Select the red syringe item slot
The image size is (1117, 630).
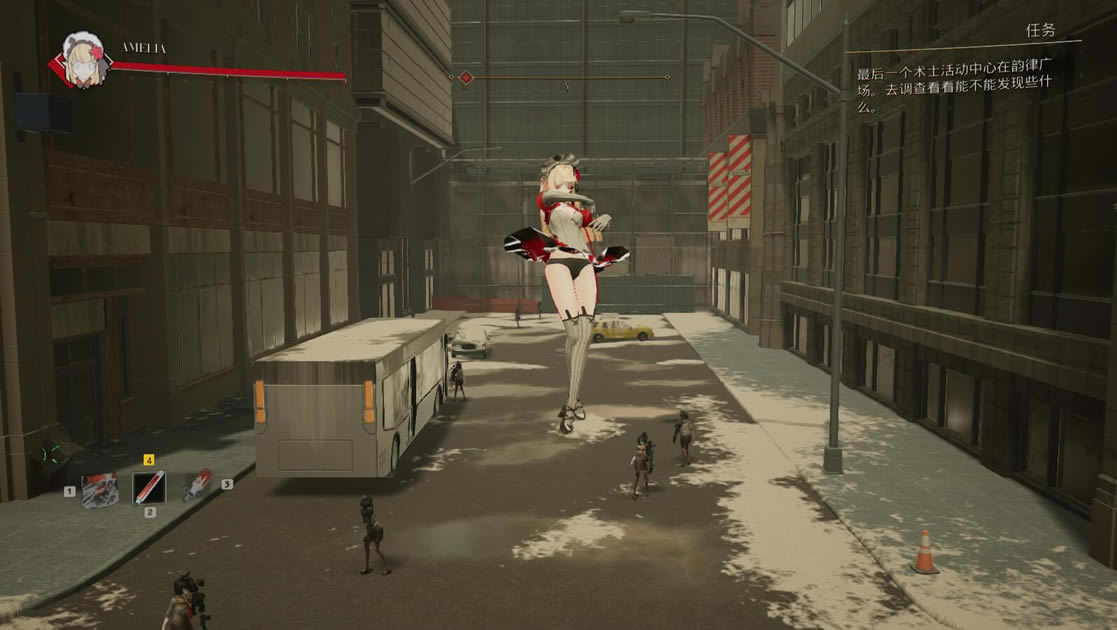[x=198, y=485]
